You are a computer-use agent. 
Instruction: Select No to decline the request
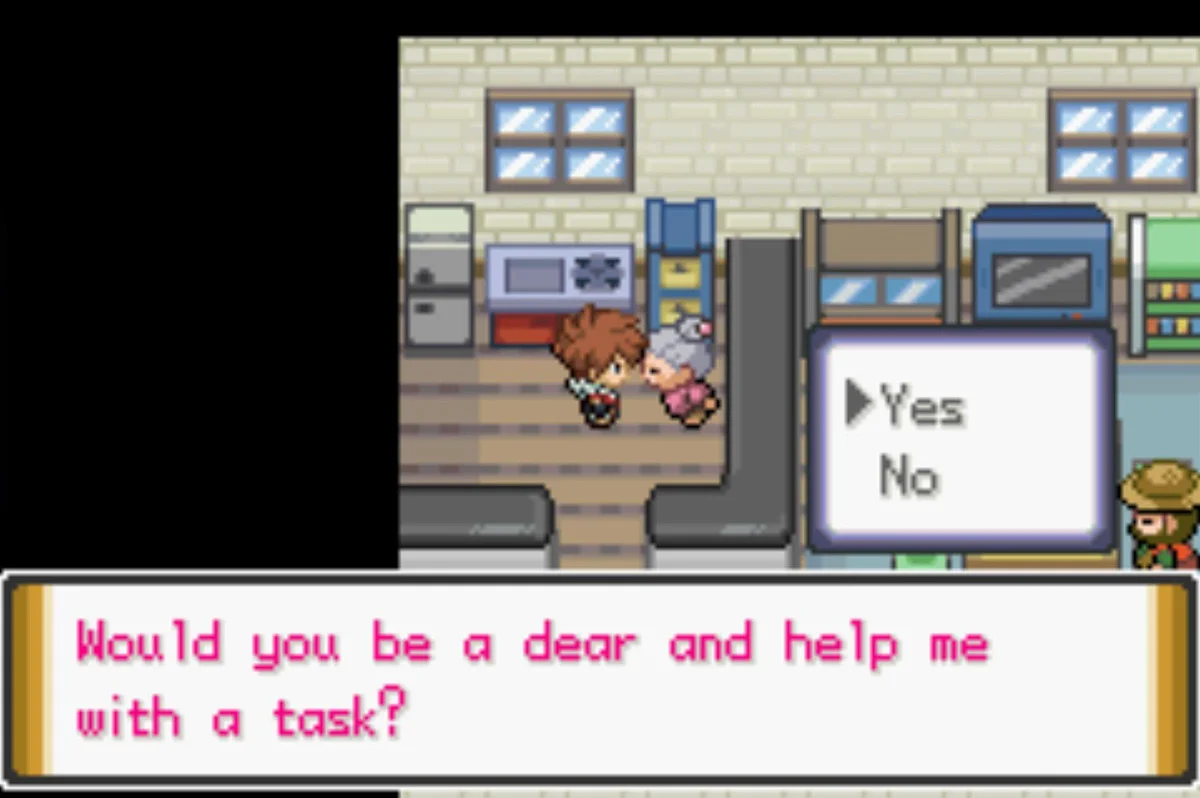pos(908,477)
